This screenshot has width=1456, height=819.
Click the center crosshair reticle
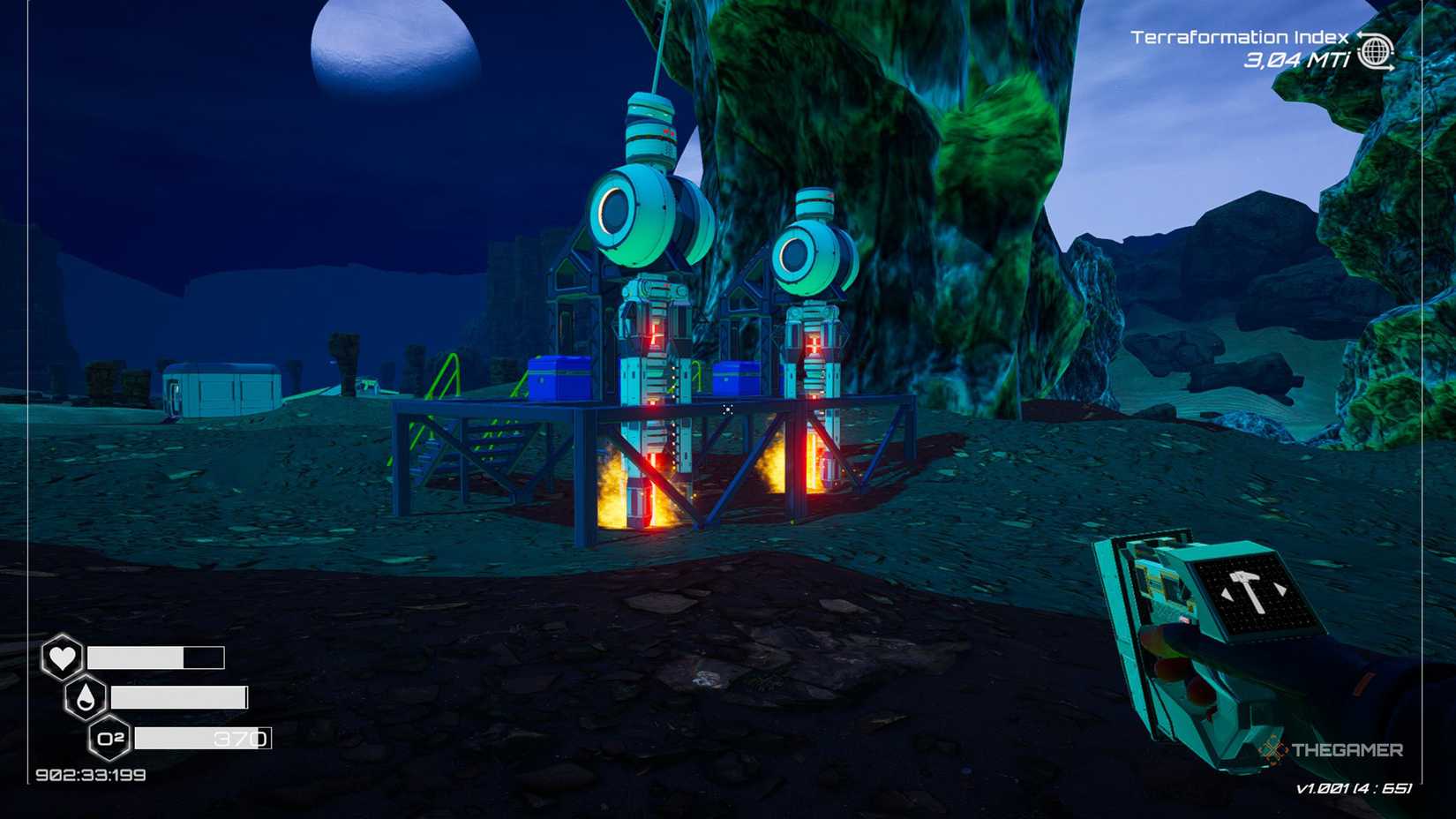728,409
